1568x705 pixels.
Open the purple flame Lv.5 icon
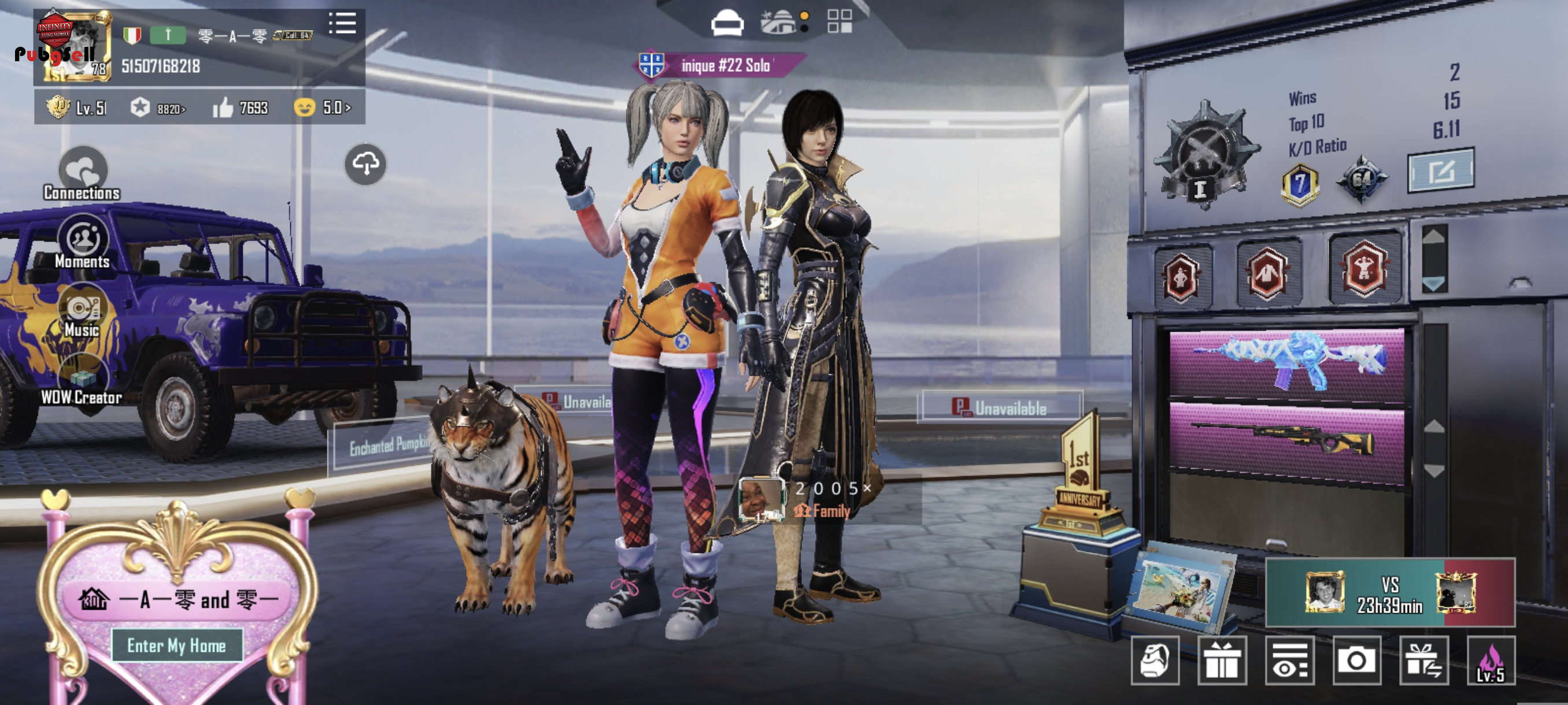coord(1490,661)
